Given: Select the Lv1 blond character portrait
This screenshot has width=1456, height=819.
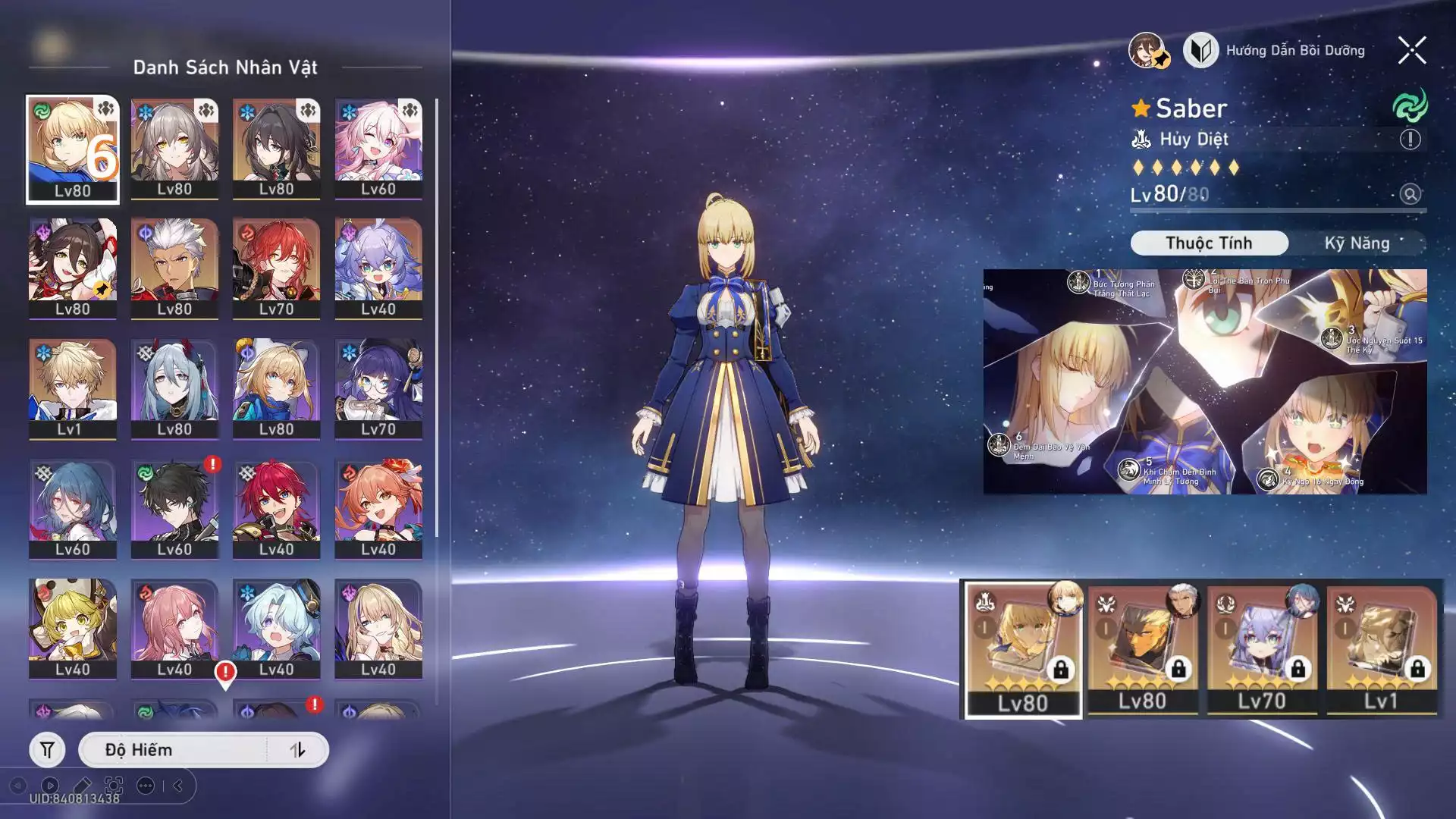Looking at the screenshot, I should pos(73,388).
